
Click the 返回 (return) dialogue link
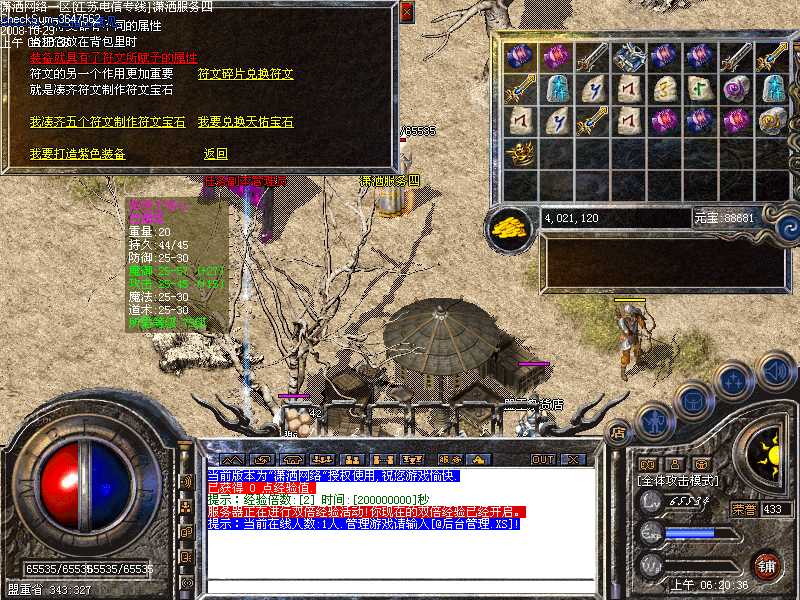[216, 154]
